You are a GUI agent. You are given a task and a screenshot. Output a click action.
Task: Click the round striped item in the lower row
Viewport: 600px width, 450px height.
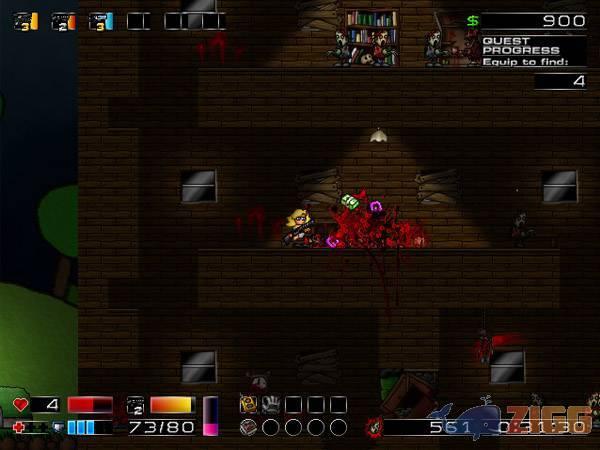click(249, 427)
